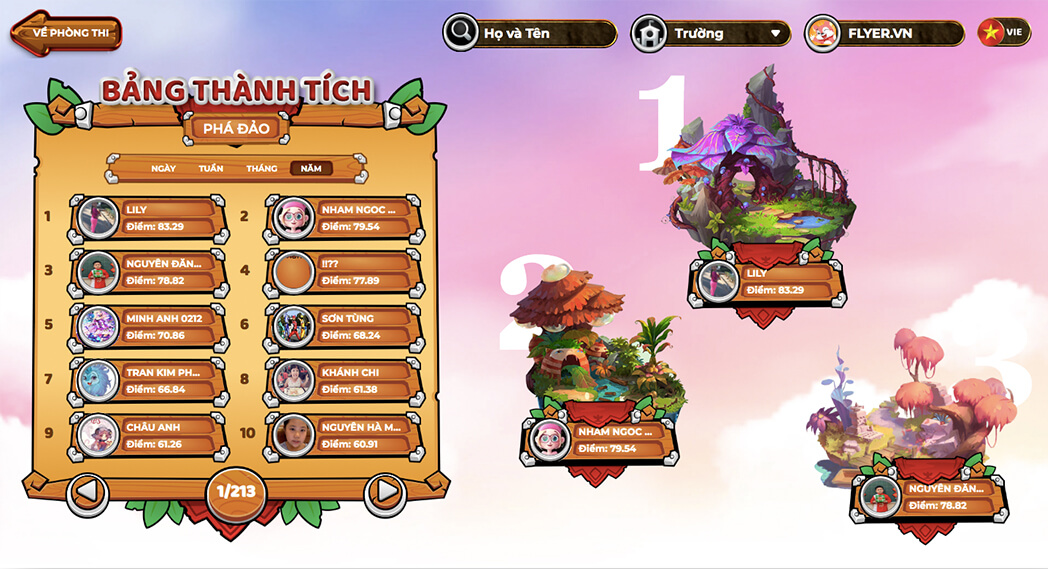Open Châu Anh's leaderboard entry
Viewport: 1048px width, 569px height.
click(148, 435)
